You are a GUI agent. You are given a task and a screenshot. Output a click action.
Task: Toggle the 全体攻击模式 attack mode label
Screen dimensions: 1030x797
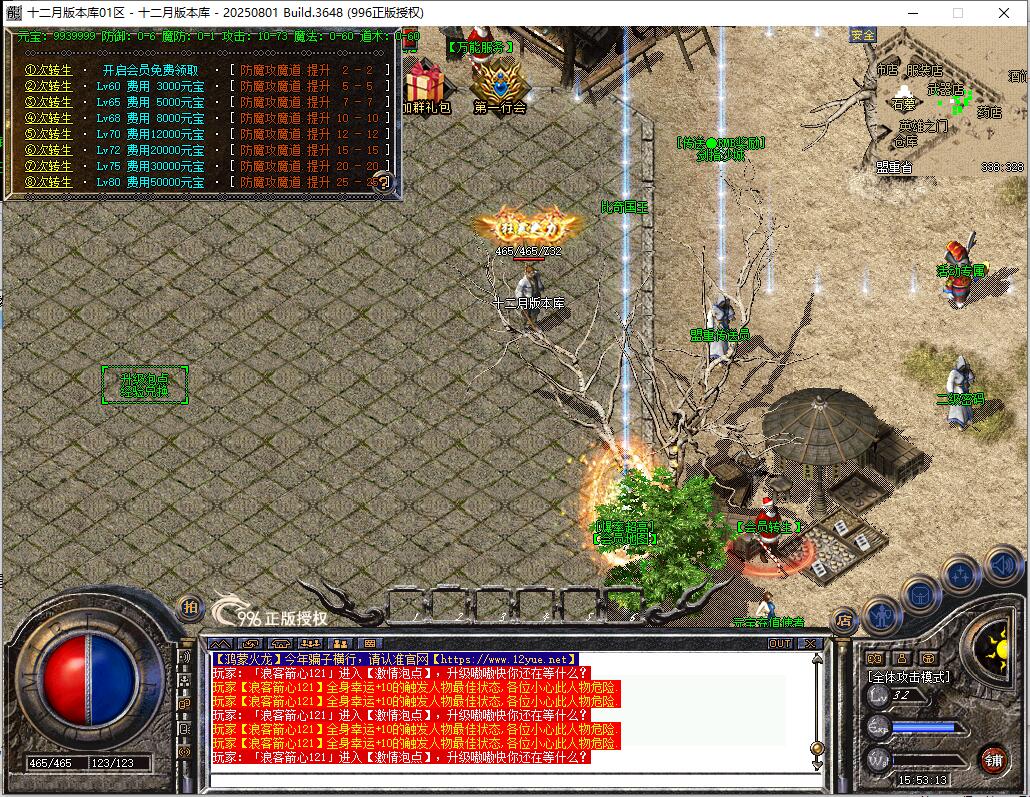[x=908, y=676]
